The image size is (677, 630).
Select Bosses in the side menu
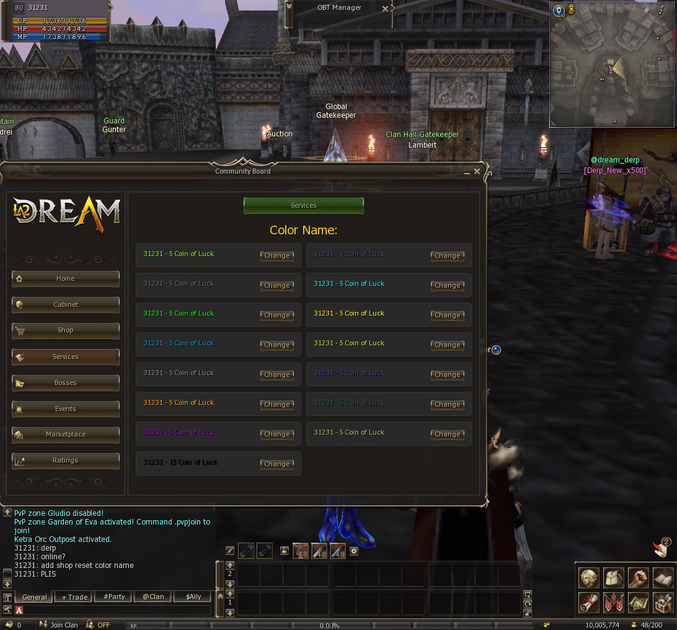pos(65,383)
